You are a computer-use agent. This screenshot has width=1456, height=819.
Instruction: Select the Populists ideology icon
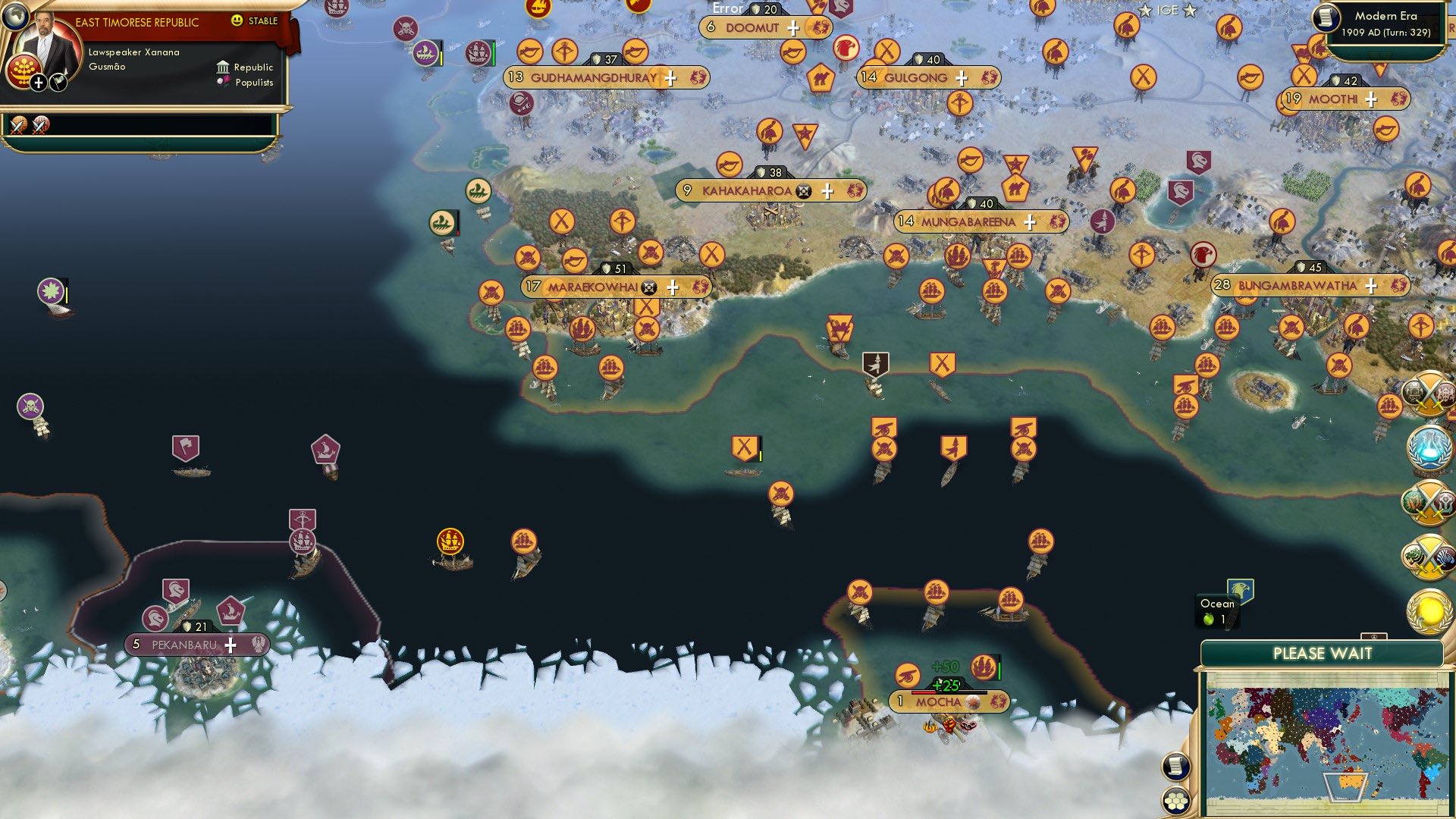(223, 83)
